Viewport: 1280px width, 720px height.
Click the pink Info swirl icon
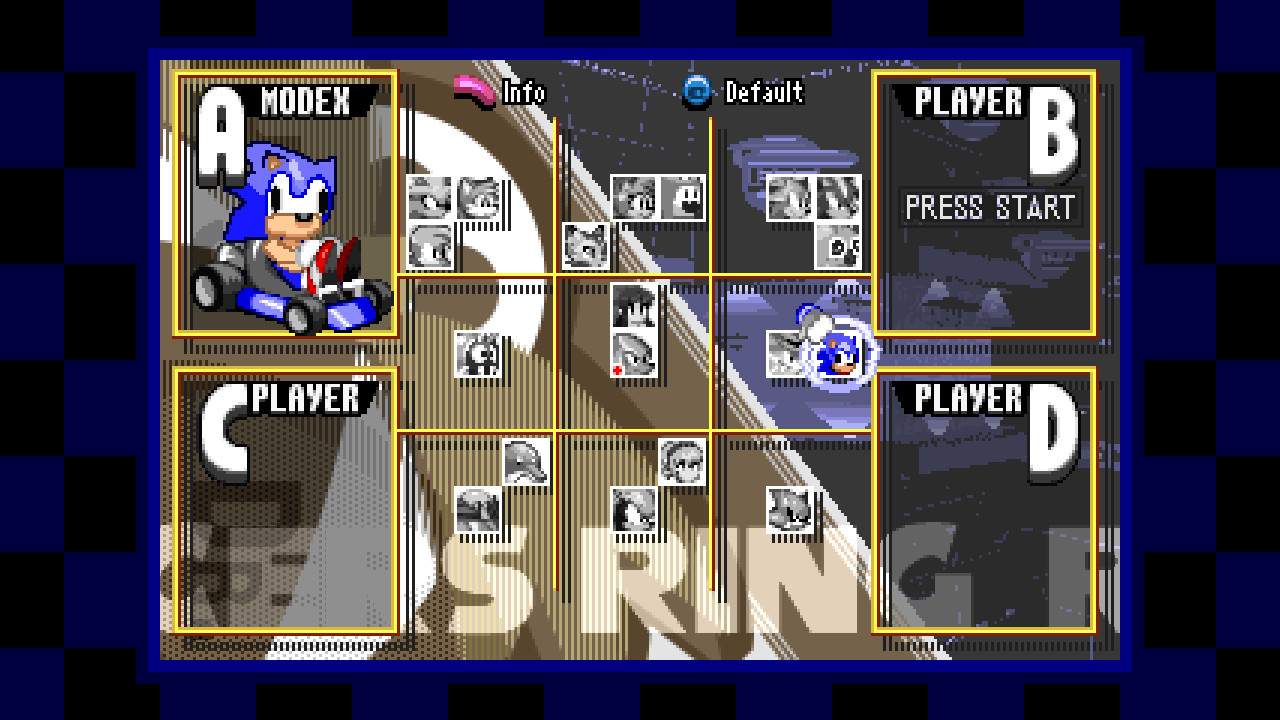click(x=472, y=90)
